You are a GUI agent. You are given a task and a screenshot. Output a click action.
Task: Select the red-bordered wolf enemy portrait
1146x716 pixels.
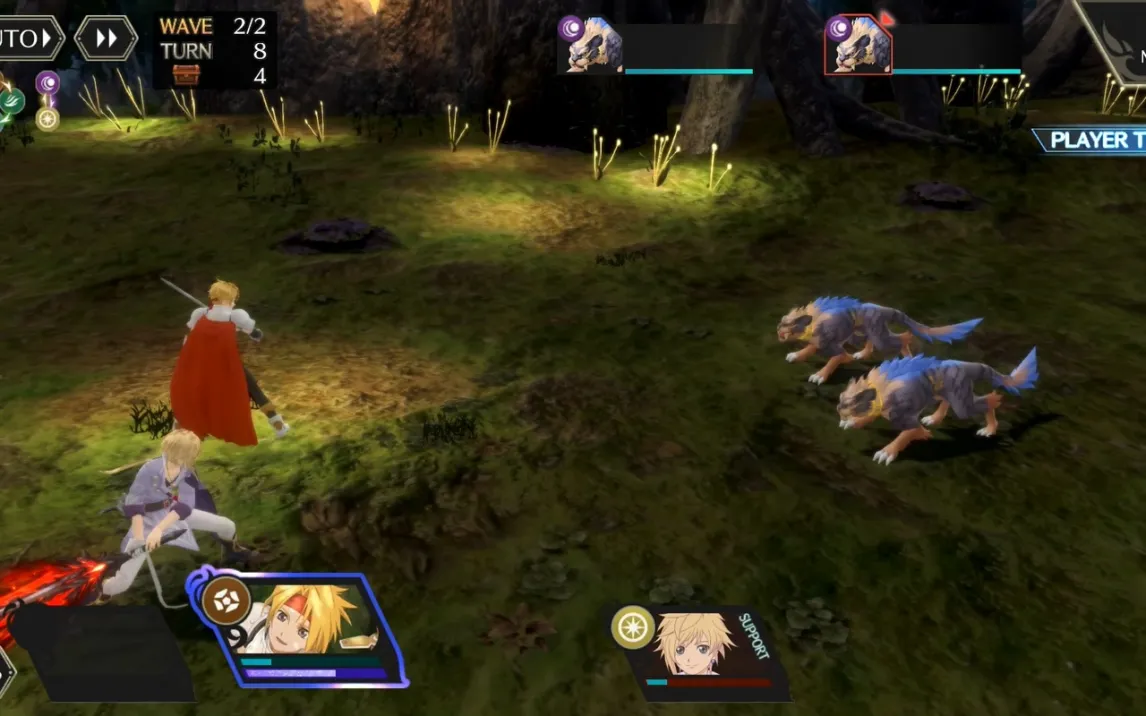pyautogui.click(x=858, y=45)
